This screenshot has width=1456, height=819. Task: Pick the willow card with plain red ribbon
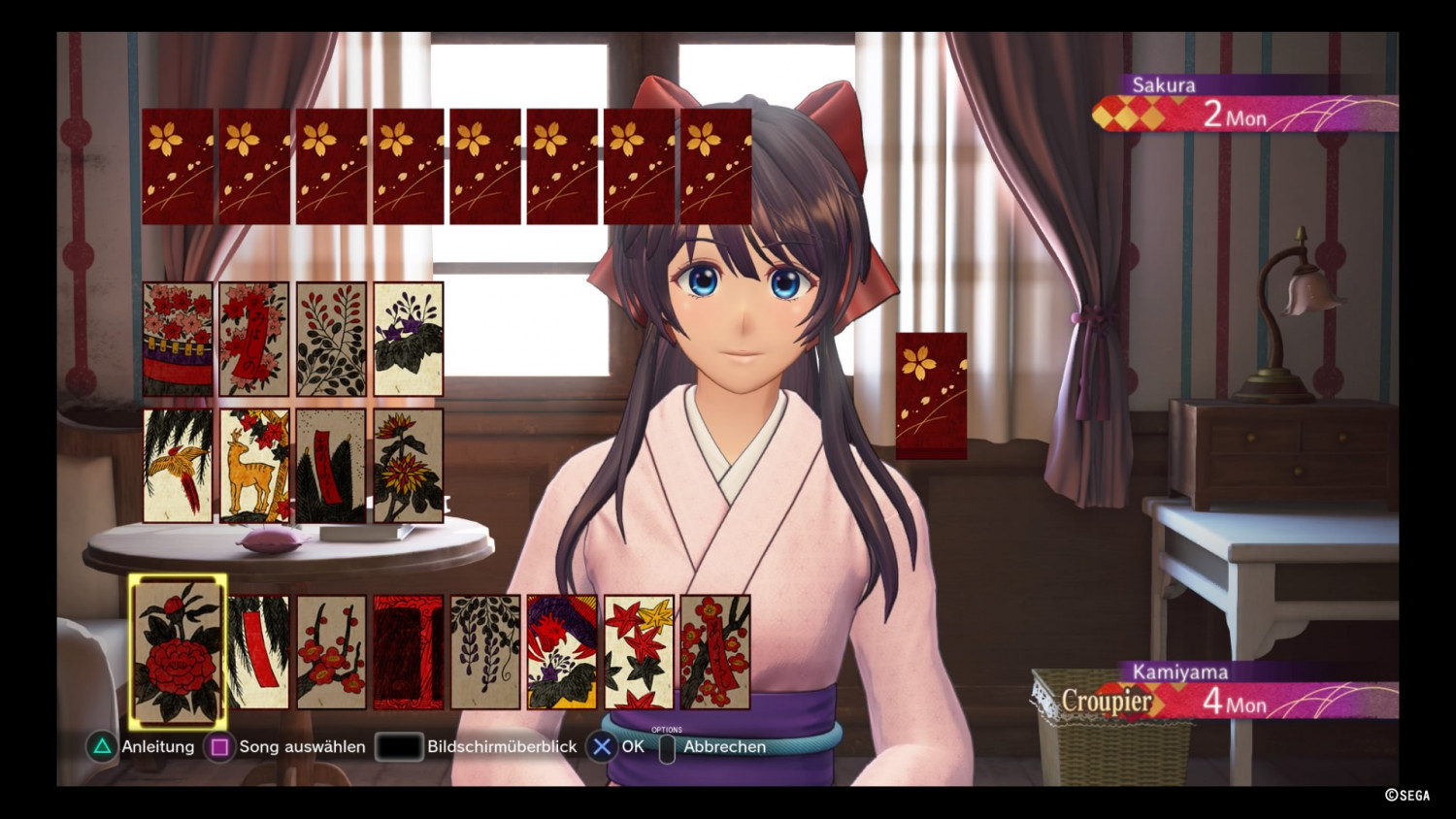[x=258, y=652]
